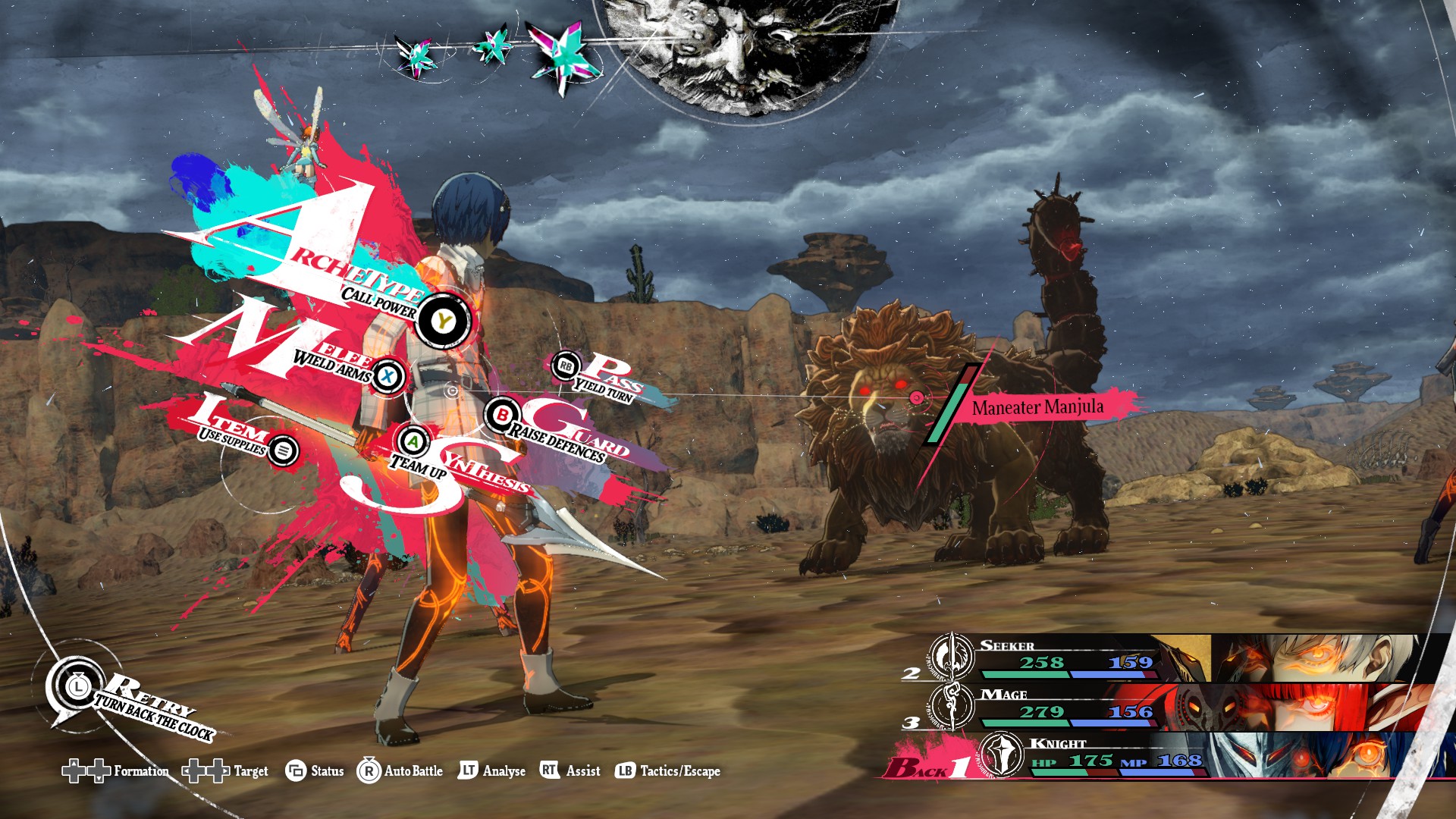Screen dimensions: 1456x819
Task: Target the Maneater Manjula name tag
Action: coord(1037,407)
